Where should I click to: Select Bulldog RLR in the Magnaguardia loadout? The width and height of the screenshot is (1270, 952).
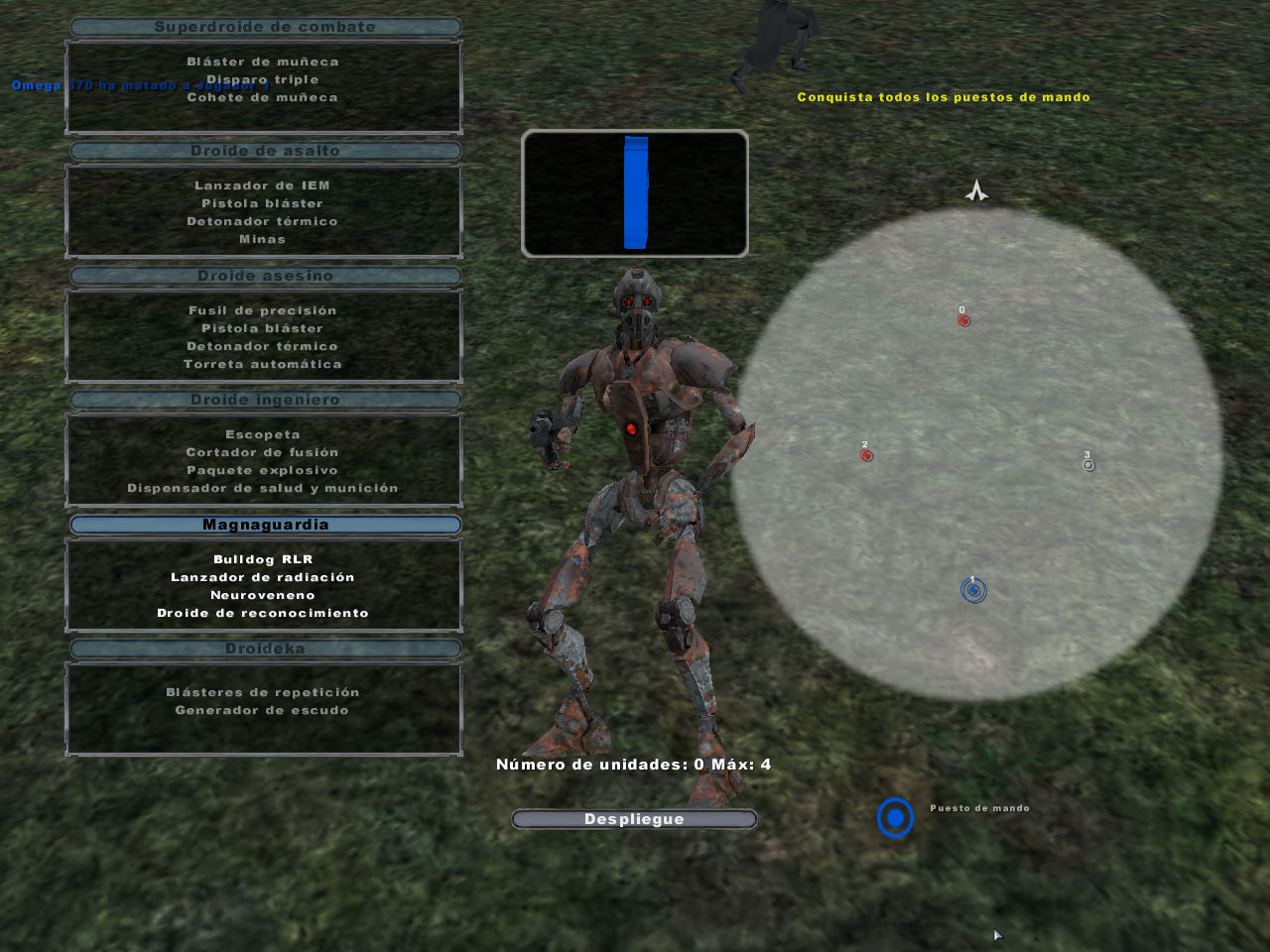pyautogui.click(x=263, y=558)
